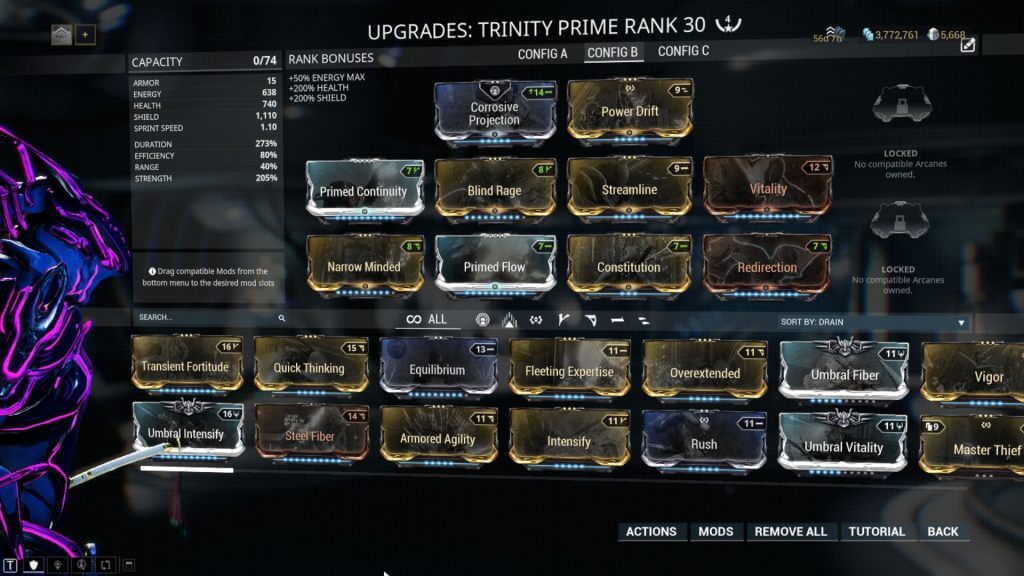Screen dimensions: 1024x576
Task: Open the Sort By Drain dropdown
Action: tap(872, 322)
